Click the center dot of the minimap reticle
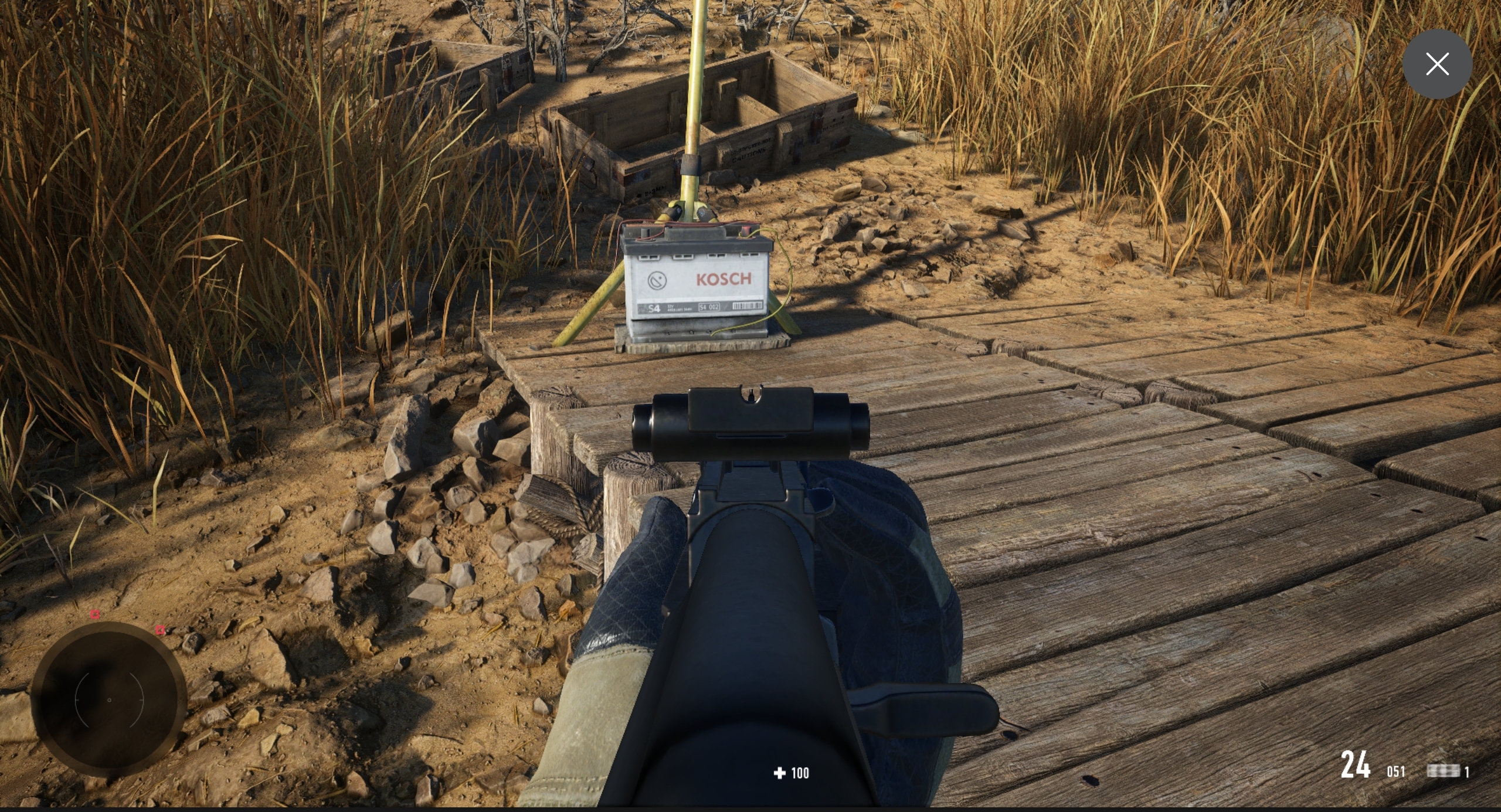This screenshot has height=812, width=1501. pos(108,699)
